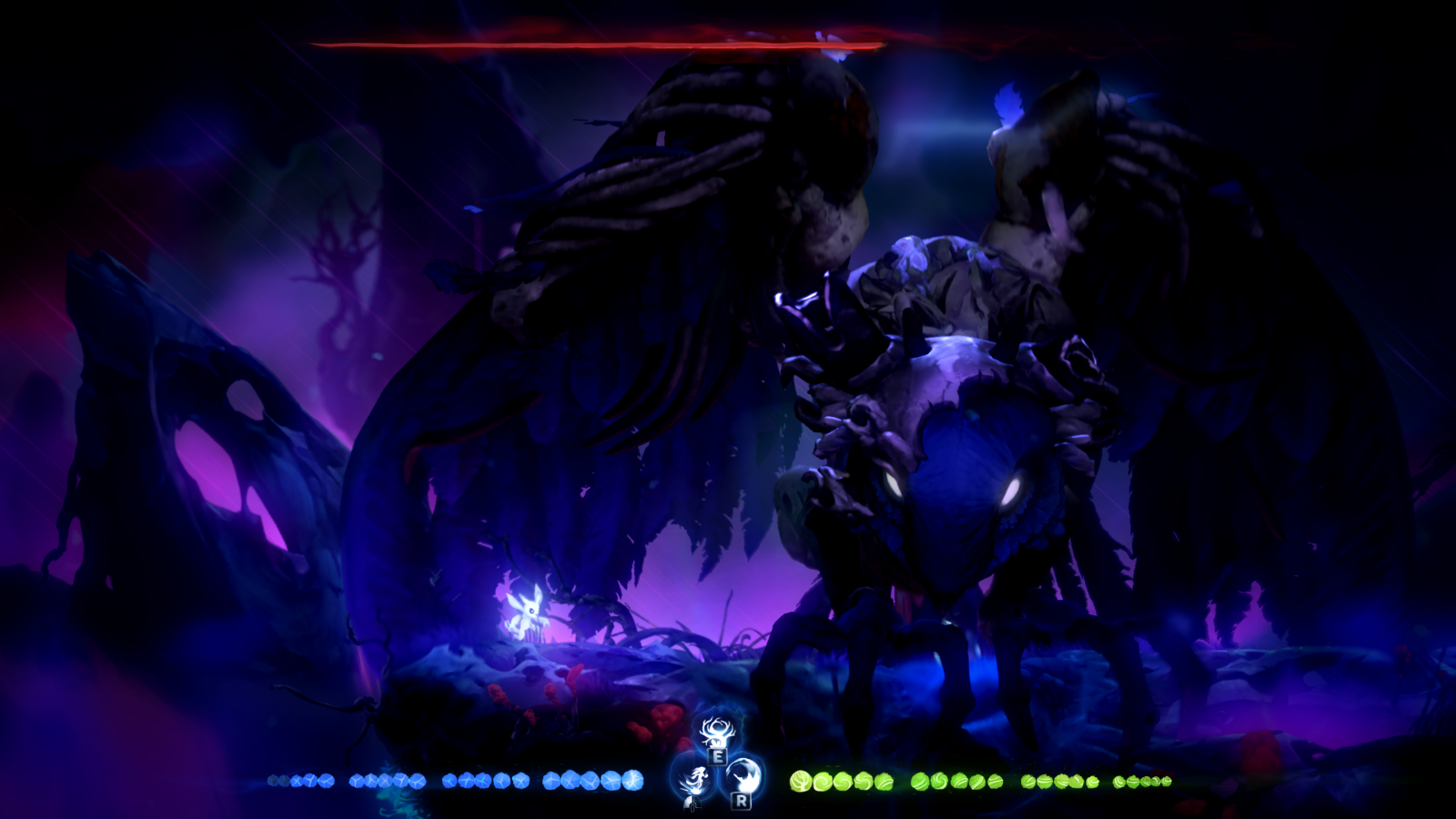The height and width of the screenshot is (819, 1456).
Task: Select the brightest health cell with tree pattern
Action: point(800,781)
